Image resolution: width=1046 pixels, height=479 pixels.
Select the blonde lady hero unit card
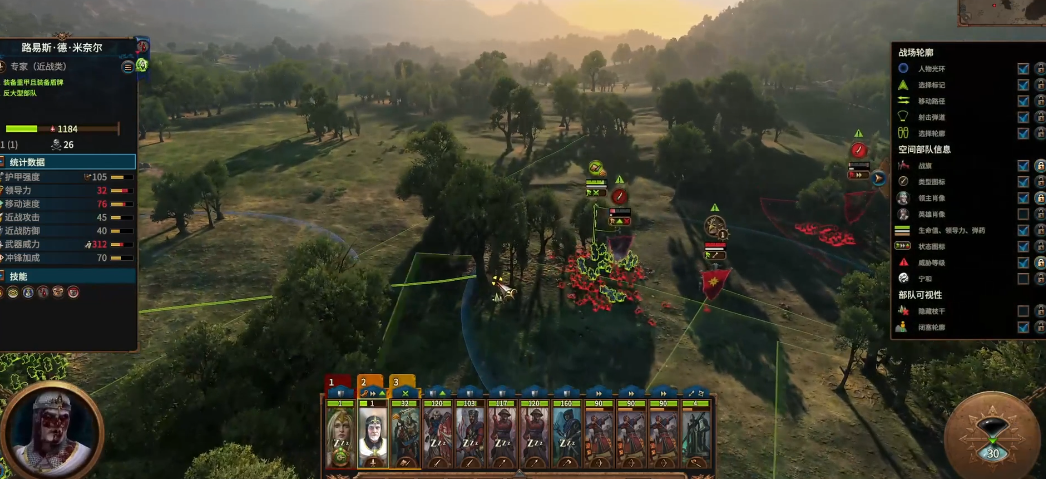coord(341,434)
